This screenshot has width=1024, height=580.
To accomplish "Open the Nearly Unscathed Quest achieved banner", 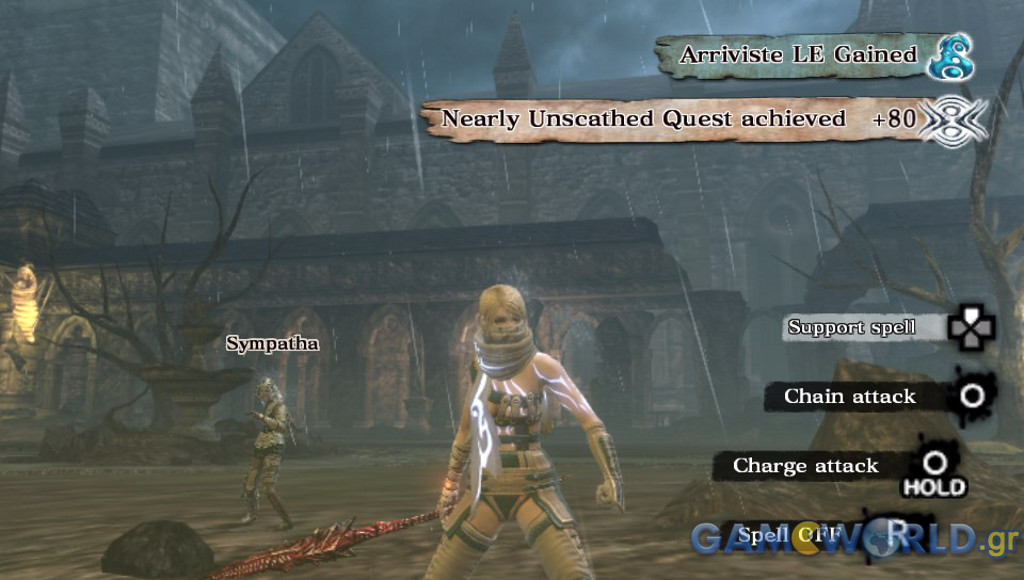I will tap(644, 119).
